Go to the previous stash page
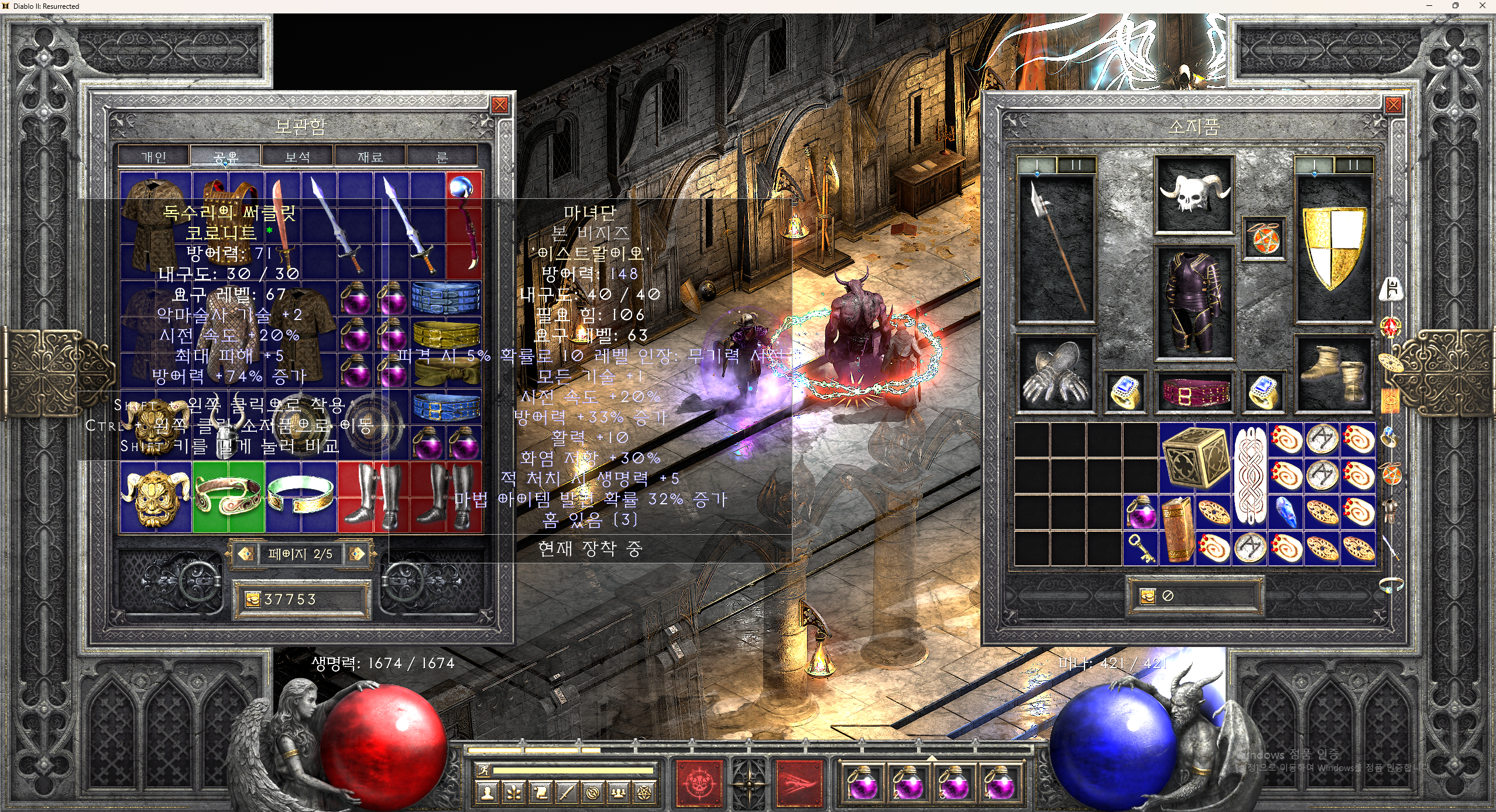This screenshot has width=1496, height=812. tap(246, 553)
